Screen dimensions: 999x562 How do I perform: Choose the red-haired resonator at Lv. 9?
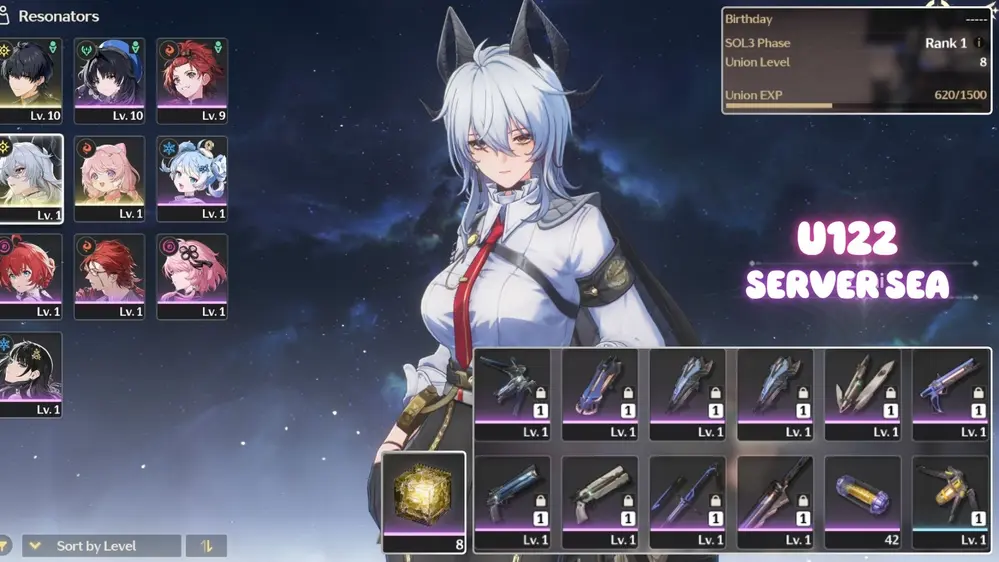point(191,80)
